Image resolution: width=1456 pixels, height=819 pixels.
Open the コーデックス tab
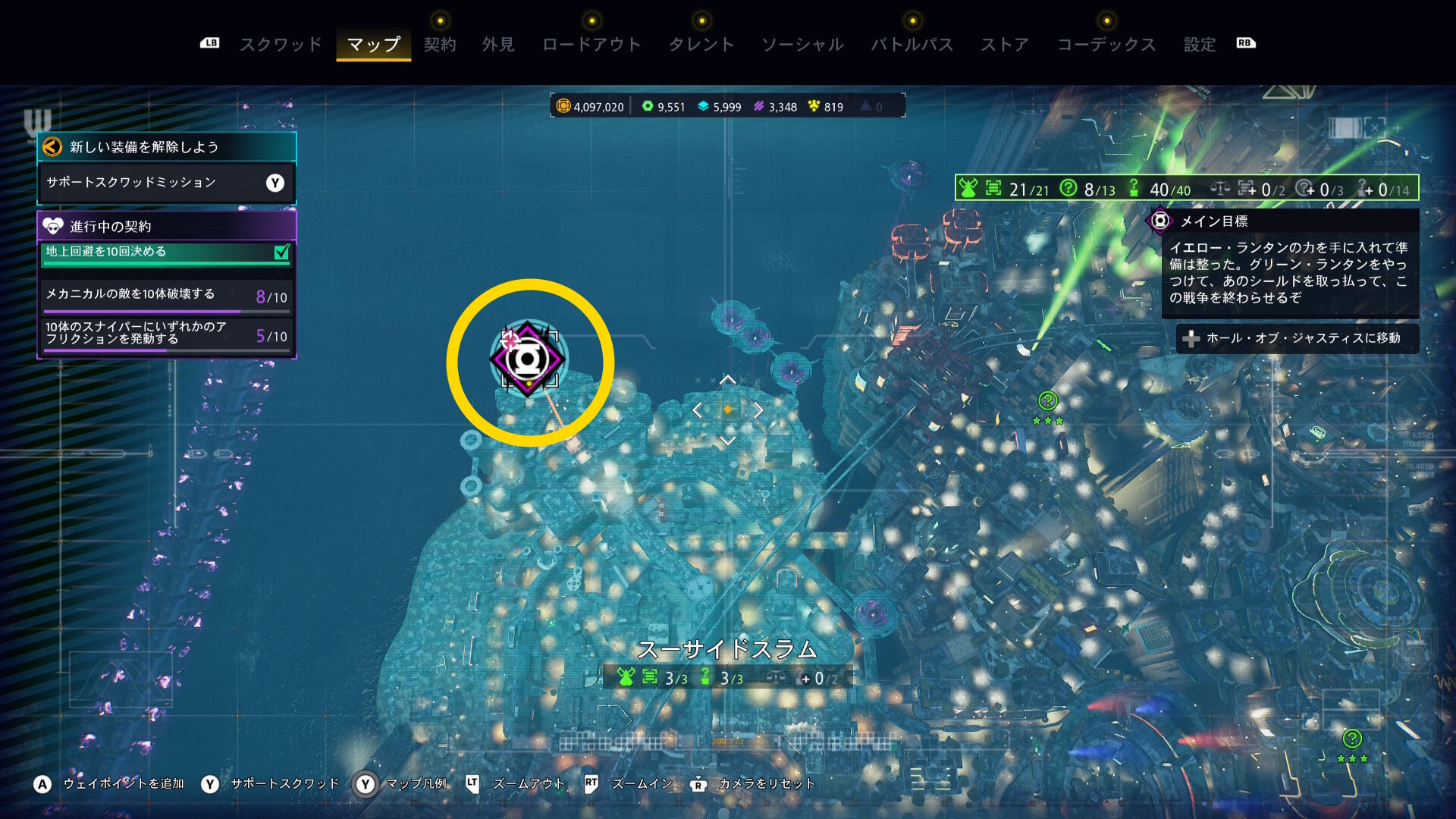pos(1106,45)
